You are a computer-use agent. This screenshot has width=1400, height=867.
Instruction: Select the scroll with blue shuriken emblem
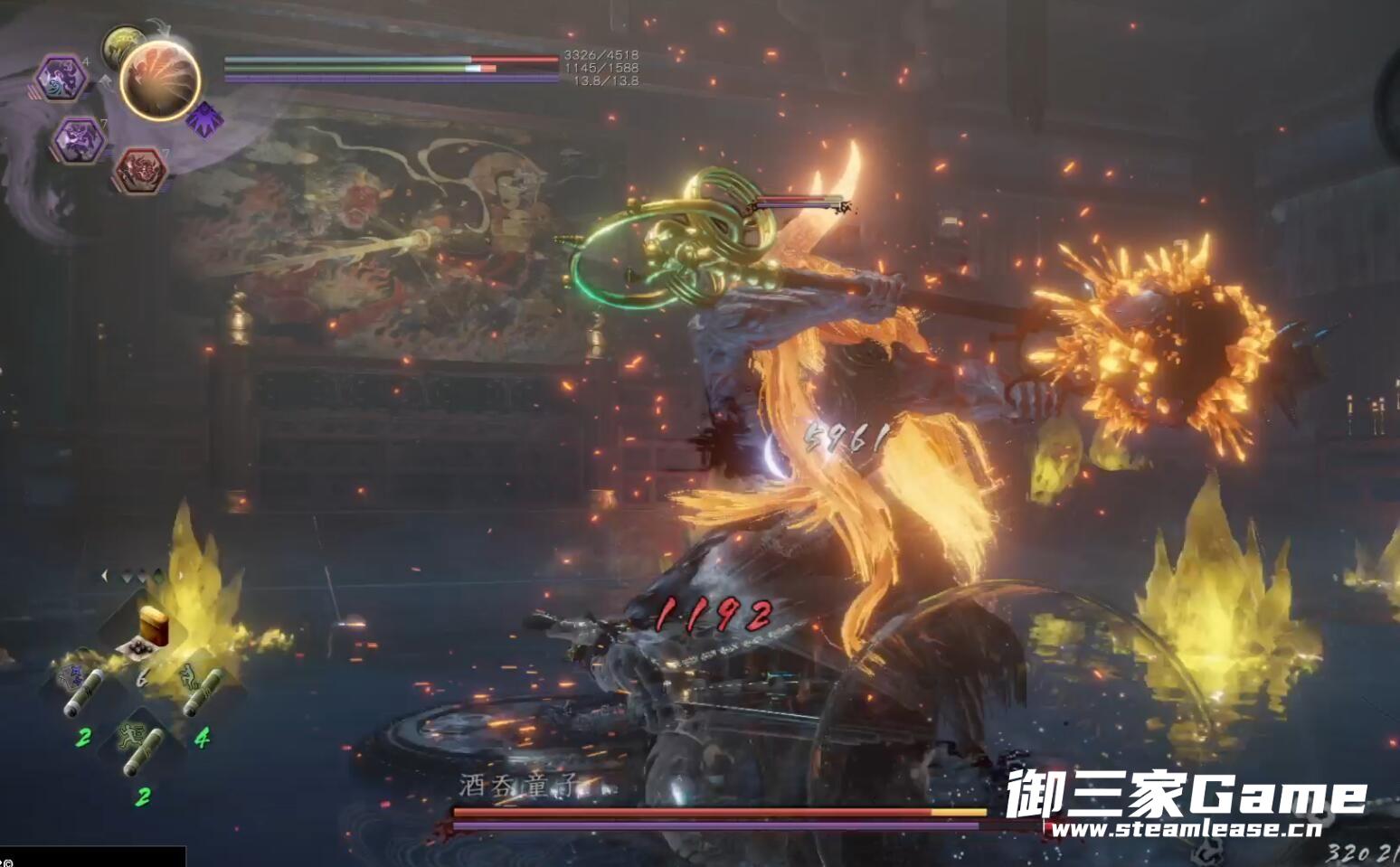80,691
